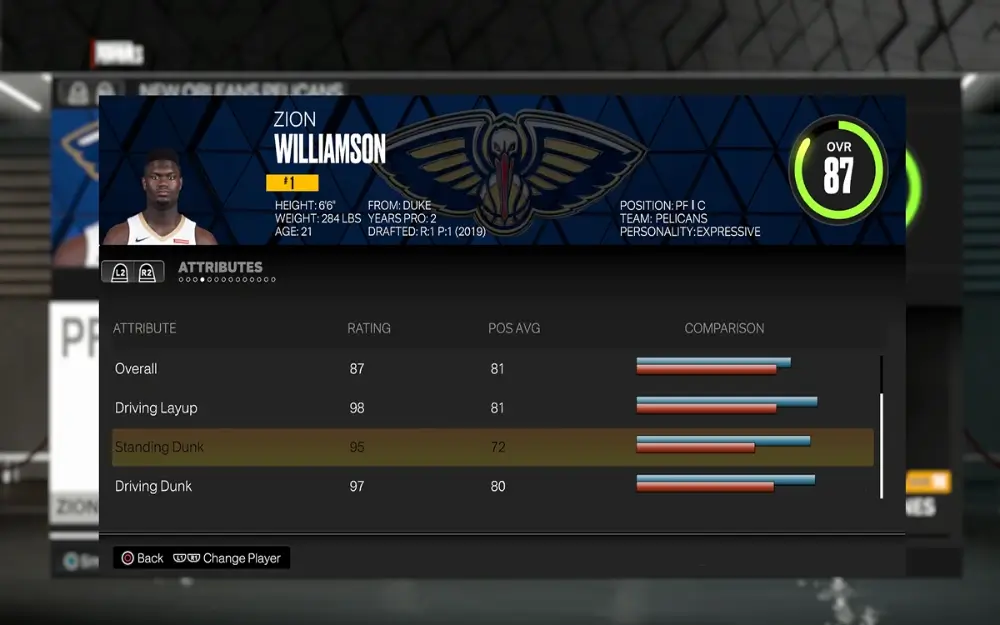The height and width of the screenshot is (625, 1000).
Task: Click the Rating column header
Action: click(x=368, y=328)
